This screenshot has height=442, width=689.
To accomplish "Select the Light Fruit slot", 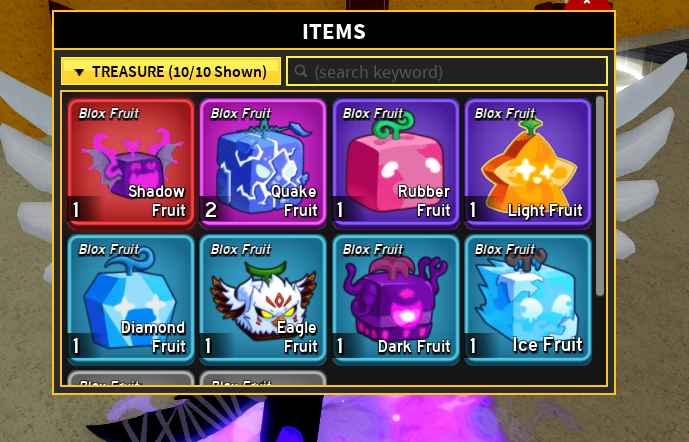I will point(527,162).
